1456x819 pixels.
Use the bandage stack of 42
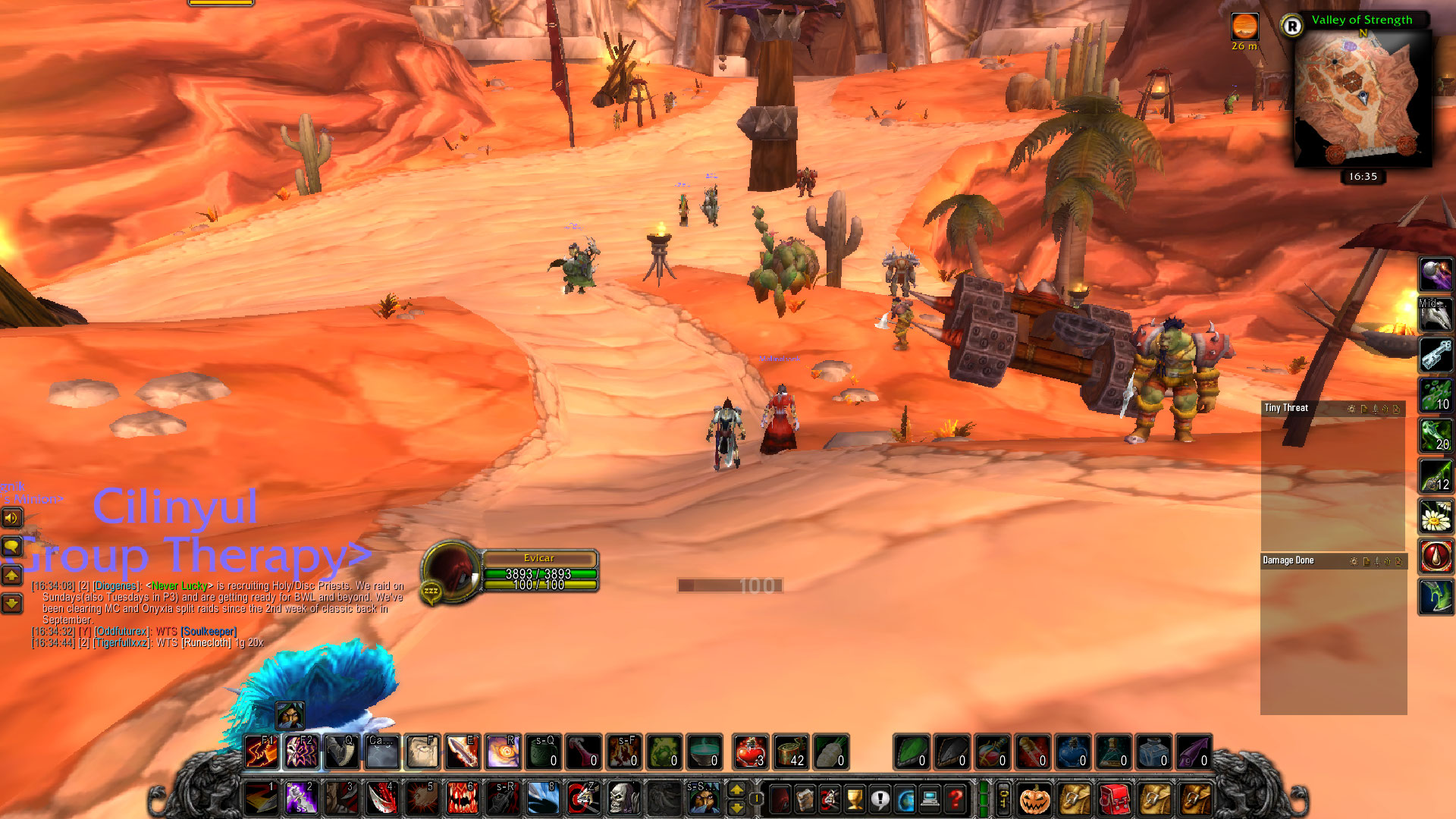(x=790, y=752)
